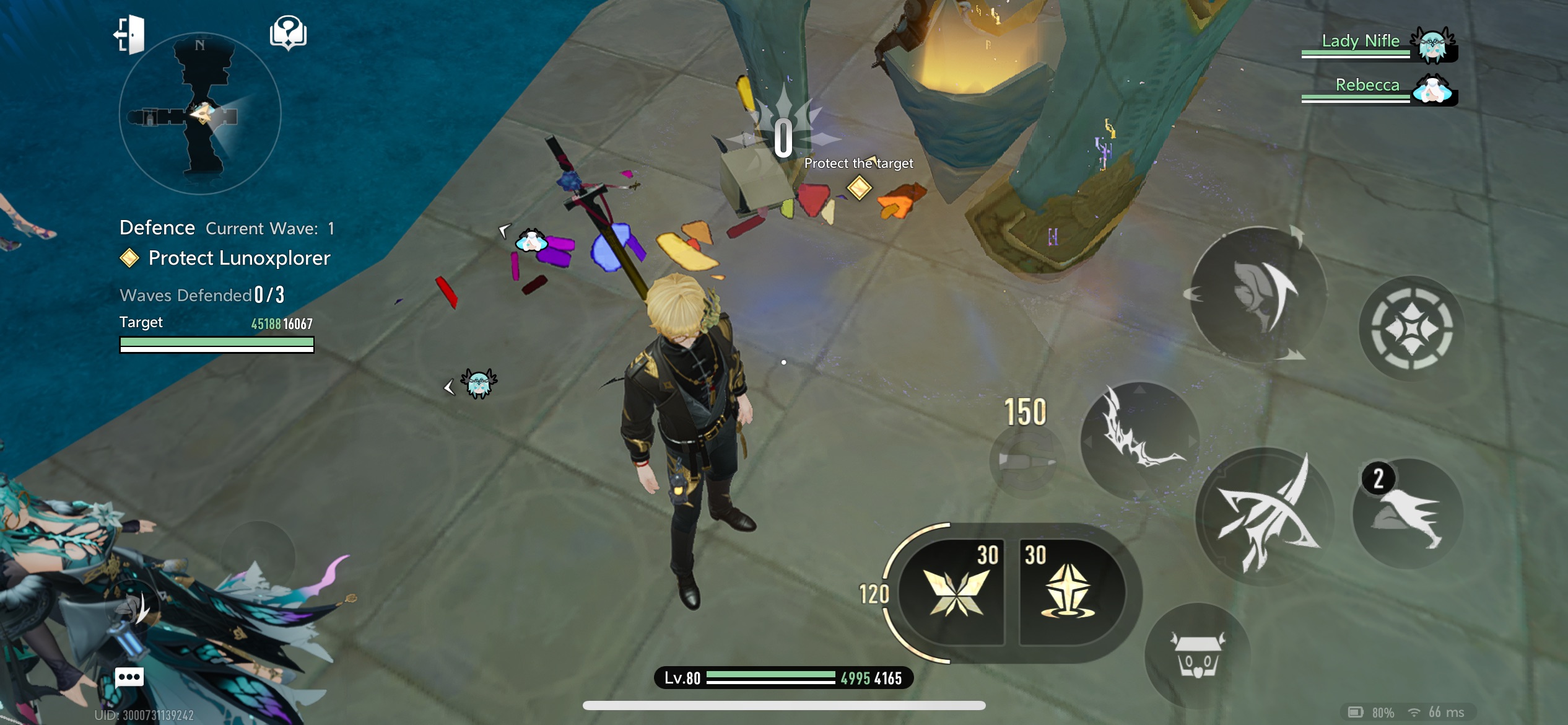This screenshot has height=725, width=1568.
Task: Trigger the dash button with 2 charges
Action: pyautogui.click(x=1408, y=514)
